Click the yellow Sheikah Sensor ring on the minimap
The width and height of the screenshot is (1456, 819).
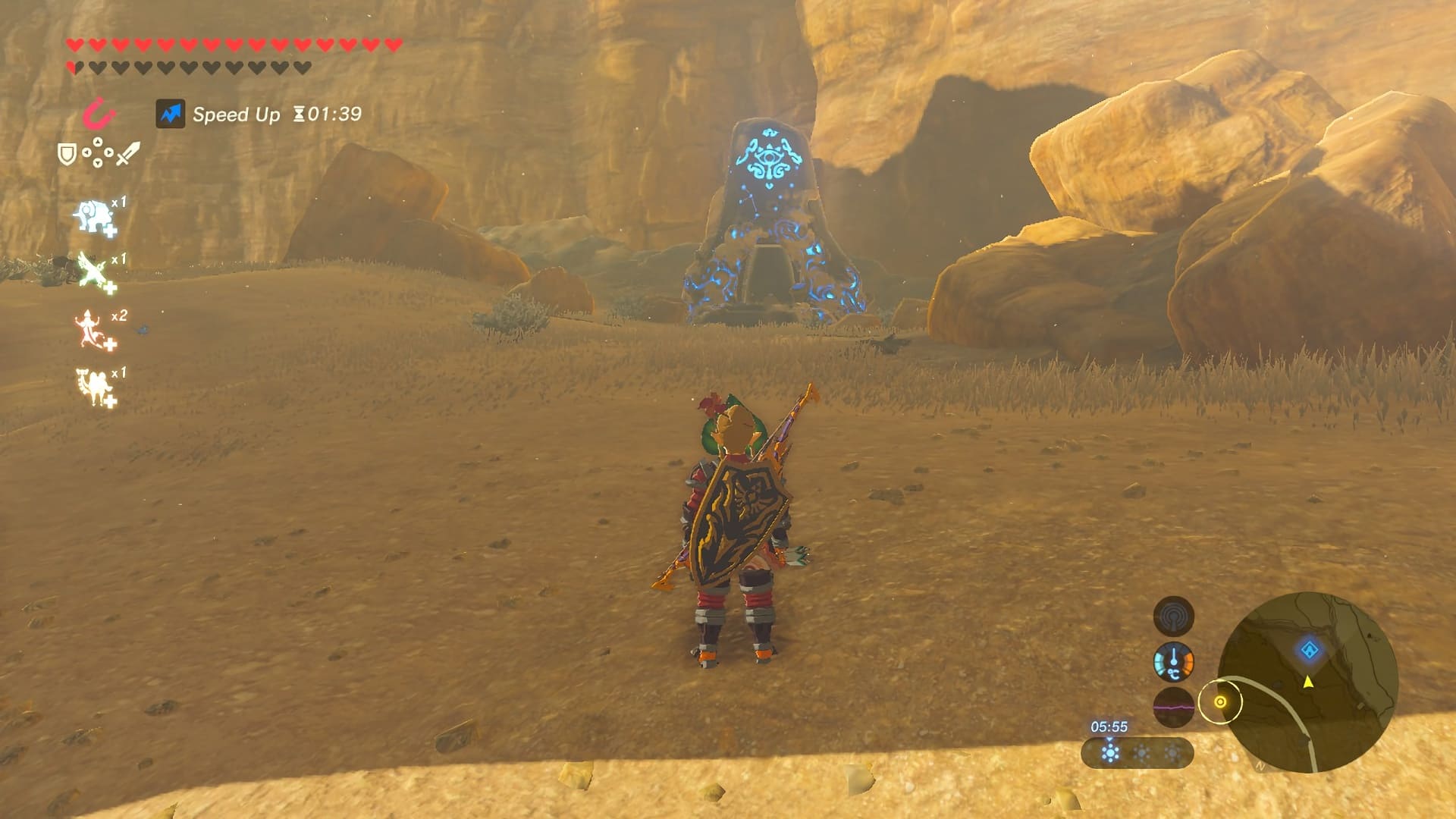pos(1221,701)
